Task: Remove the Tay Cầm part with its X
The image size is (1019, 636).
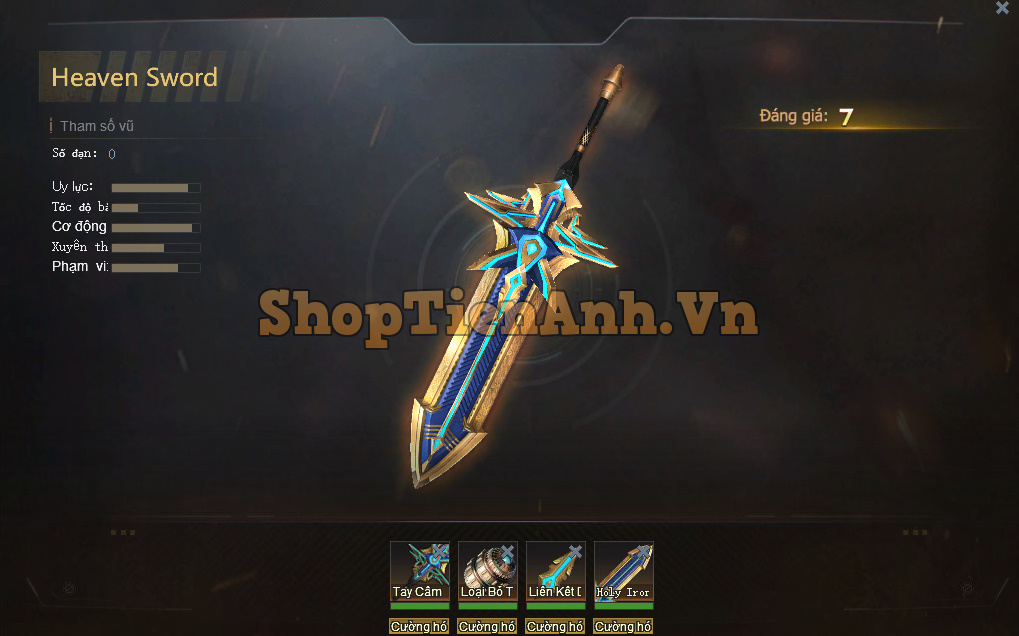Action: tap(439, 552)
